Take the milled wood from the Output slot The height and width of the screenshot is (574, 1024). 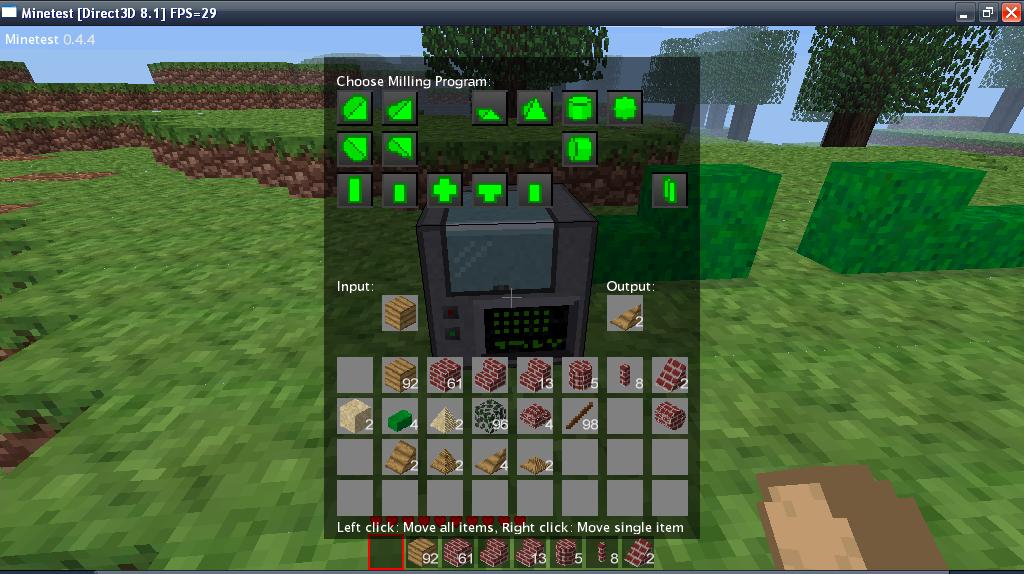click(624, 313)
